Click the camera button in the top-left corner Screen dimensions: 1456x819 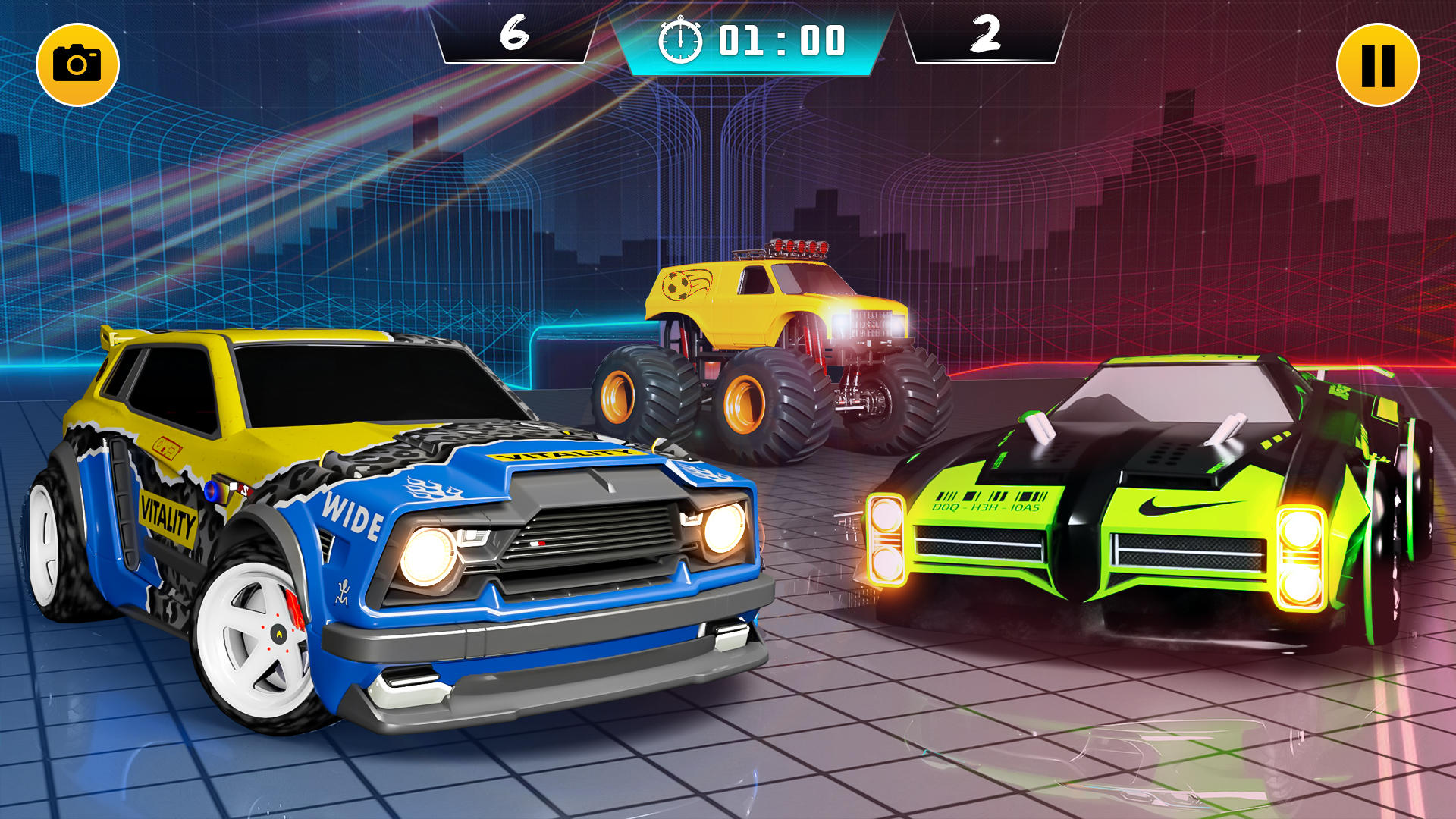(x=78, y=62)
